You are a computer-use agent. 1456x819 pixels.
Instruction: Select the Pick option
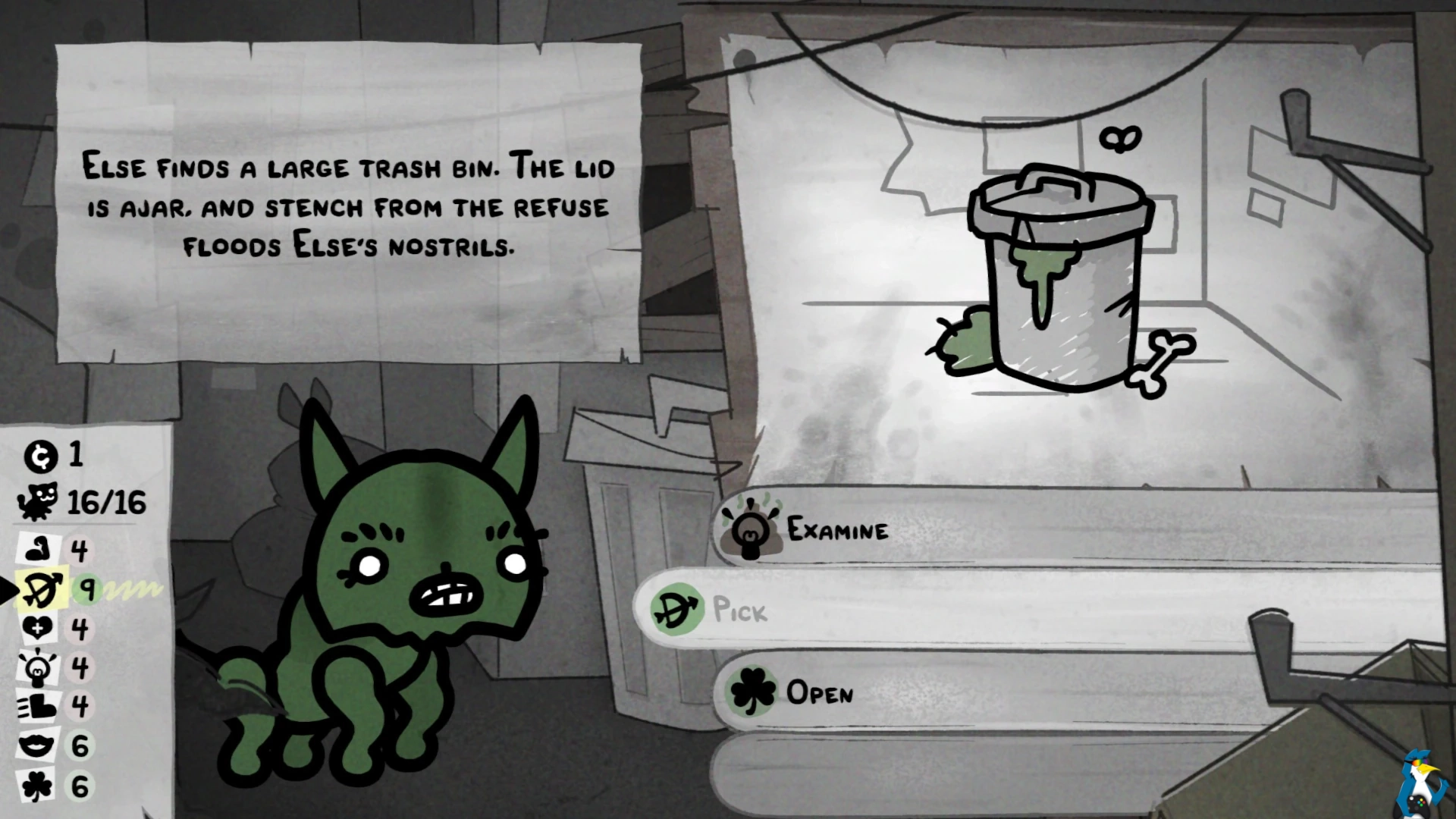740,610
